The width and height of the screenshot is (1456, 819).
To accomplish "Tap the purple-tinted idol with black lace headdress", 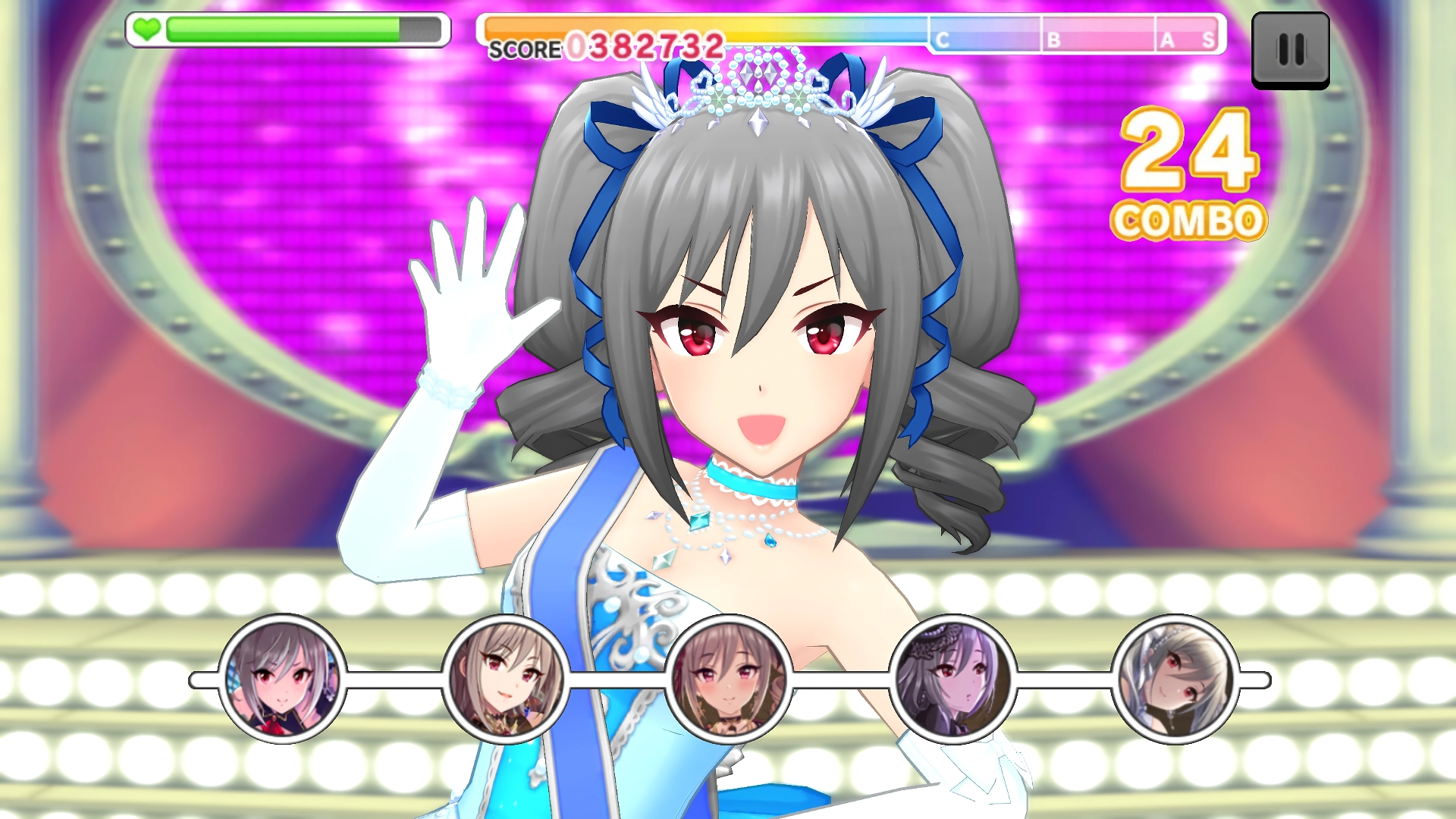I will point(952,679).
